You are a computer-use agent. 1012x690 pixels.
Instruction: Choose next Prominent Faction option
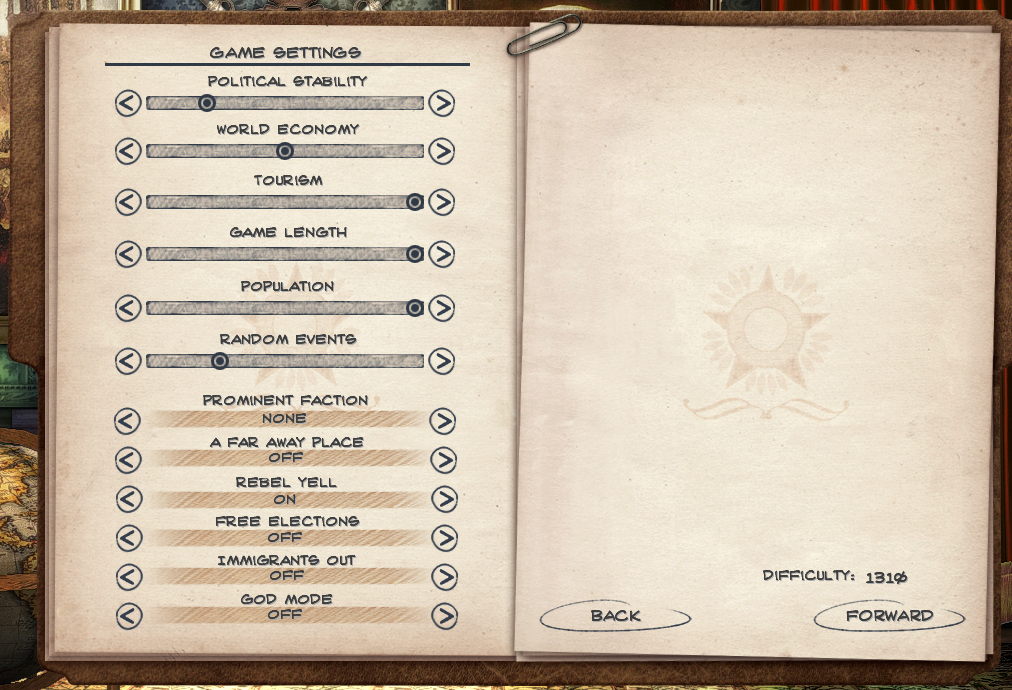click(443, 421)
